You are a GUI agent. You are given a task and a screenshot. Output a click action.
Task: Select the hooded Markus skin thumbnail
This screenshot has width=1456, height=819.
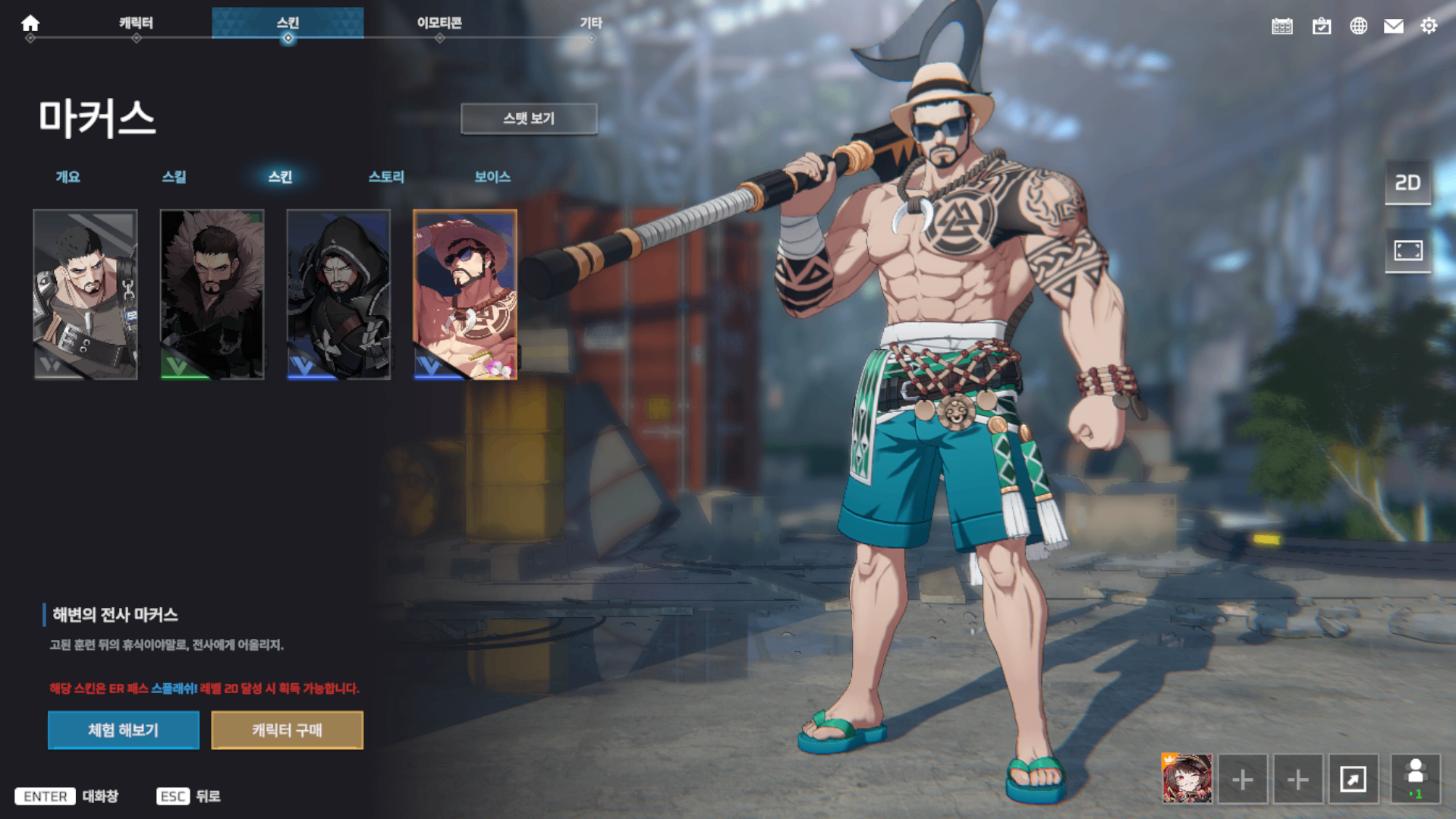coord(338,292)
